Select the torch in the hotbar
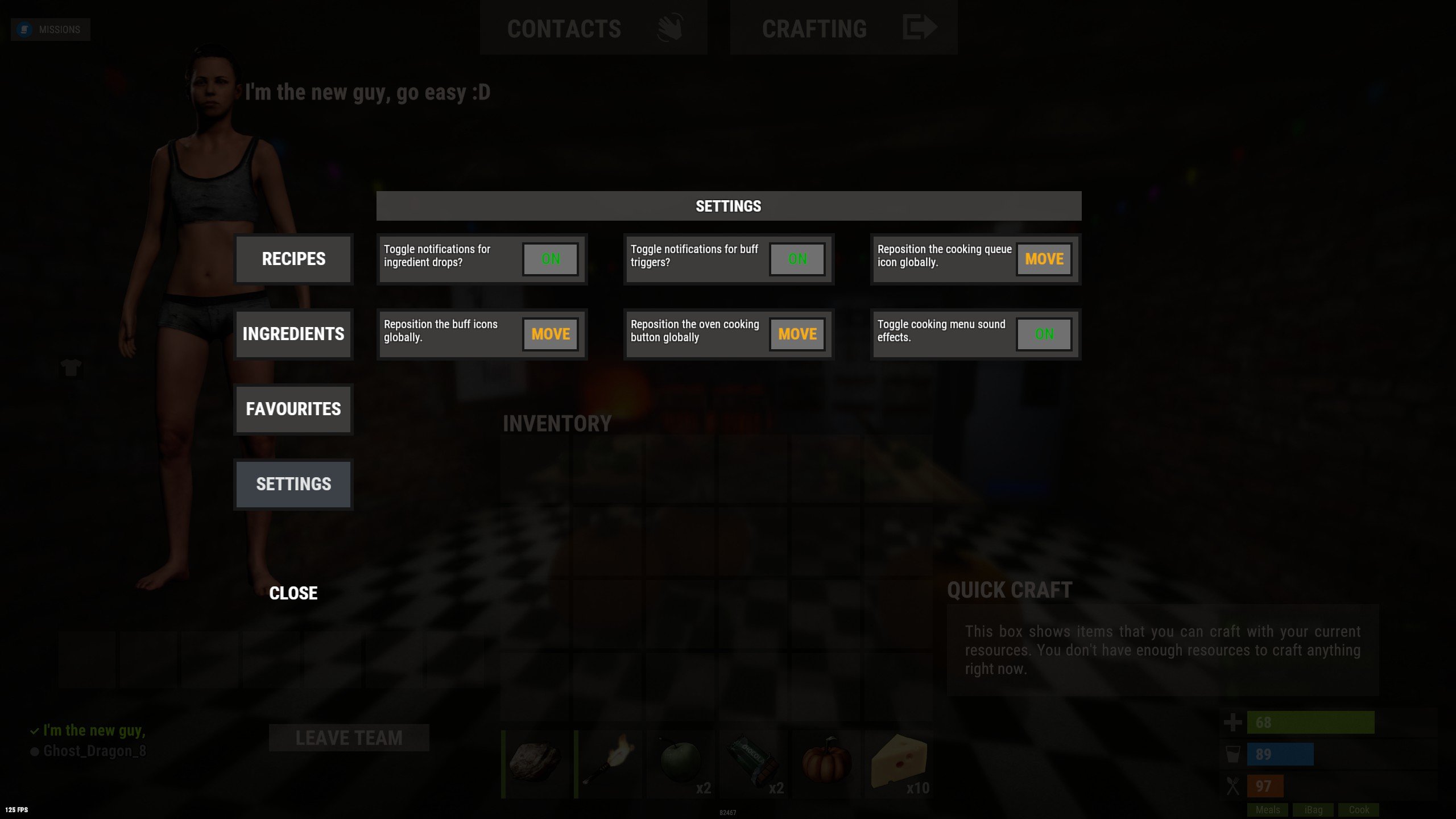 pos(610,764)
